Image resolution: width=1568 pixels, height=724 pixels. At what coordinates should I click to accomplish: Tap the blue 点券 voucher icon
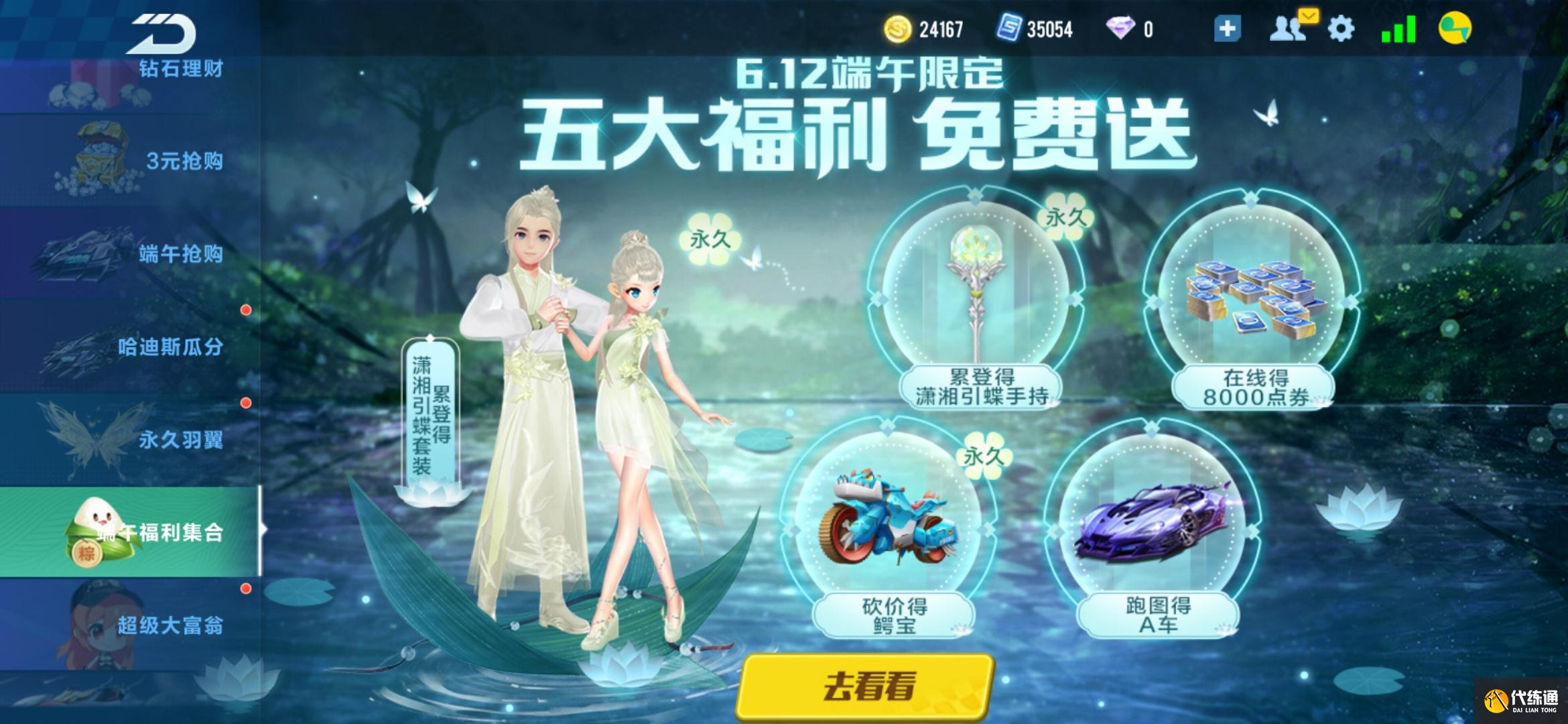tap(1008, 29)
